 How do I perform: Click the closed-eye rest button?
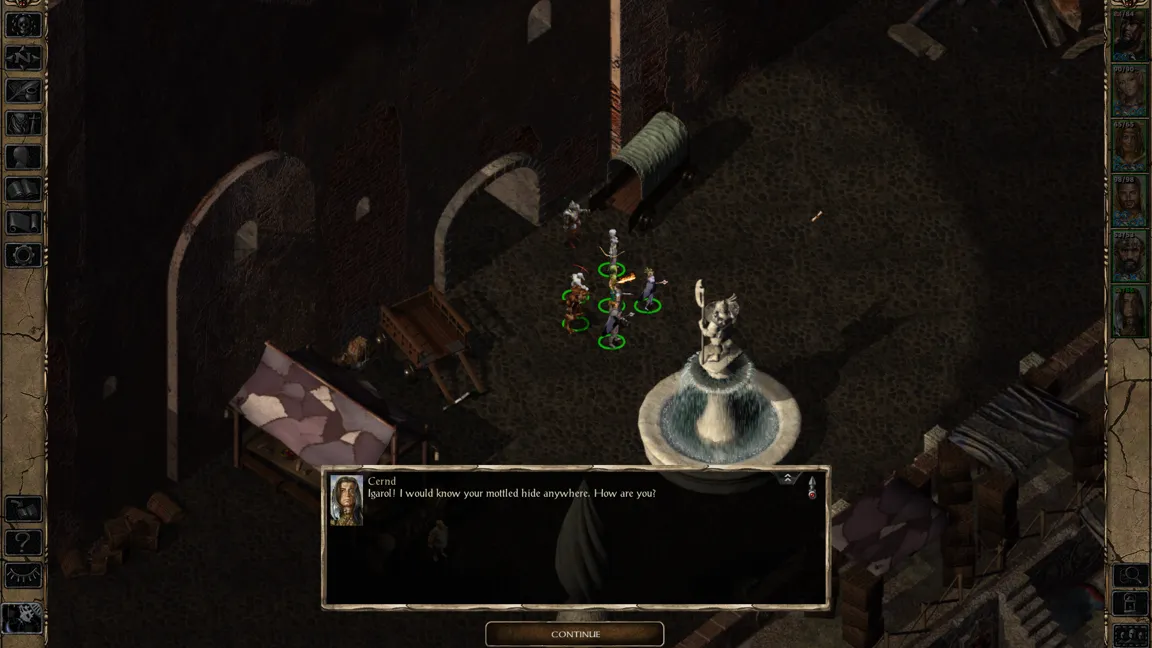pyautogui.click(x=24, y=576)
